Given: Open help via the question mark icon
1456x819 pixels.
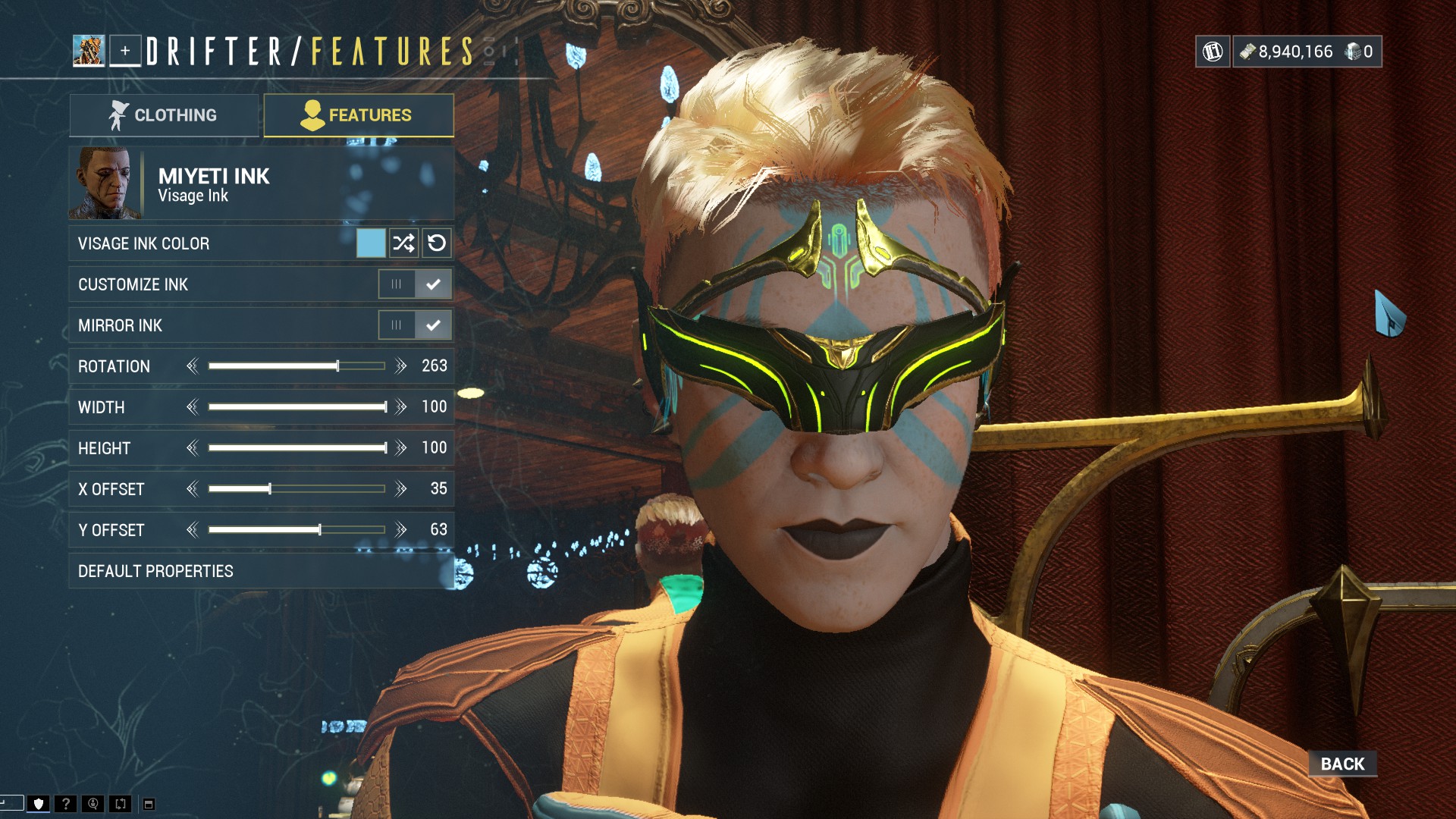Looking at the screenshot, I should click(x=66, y=805).
